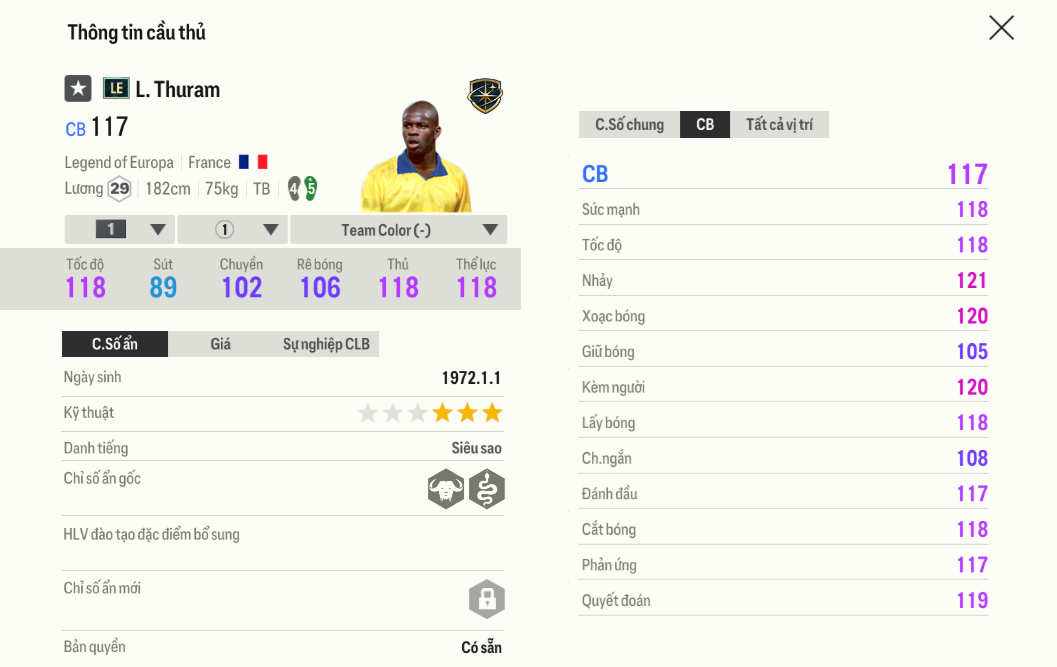Click the bull hidden trait icon
This screenshot has width=1057, height=667.
click(446, 489)
